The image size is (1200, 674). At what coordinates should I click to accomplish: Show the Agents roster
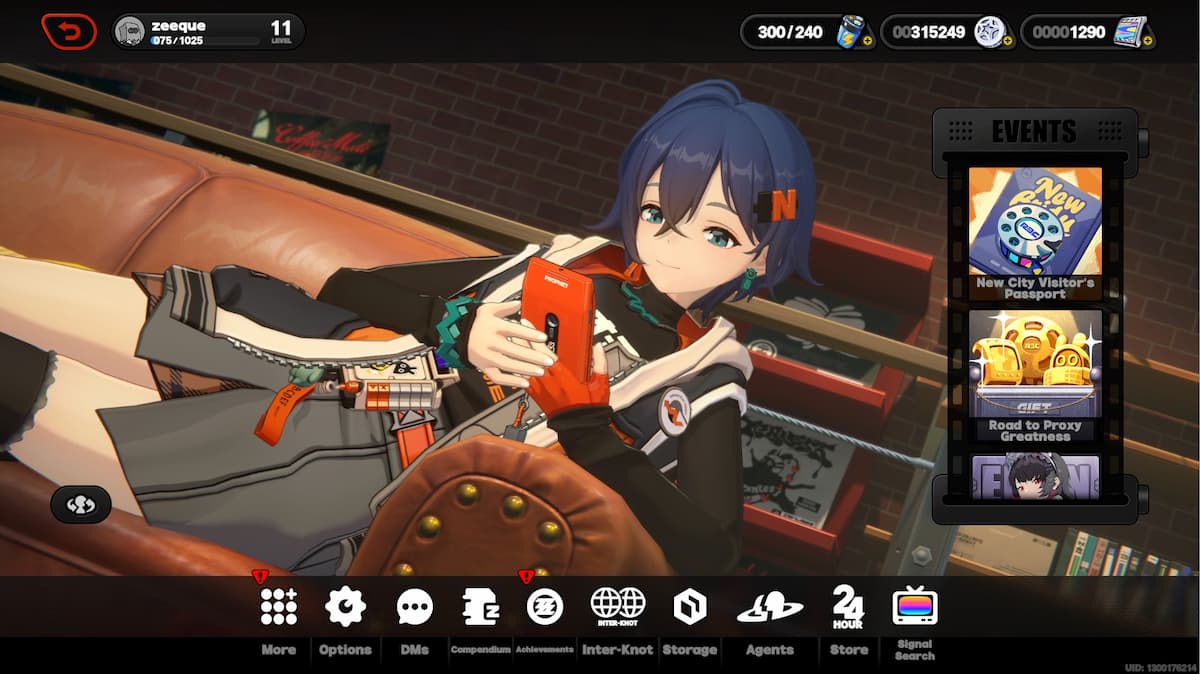[769, 607]
